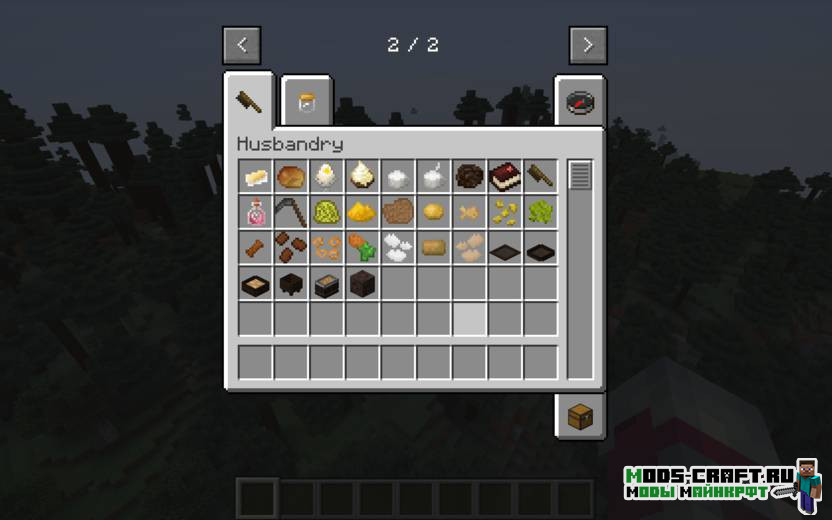The image size is (832, 520).
Task: Switch to the glass jar tab
Action: (x=305, y=101)
